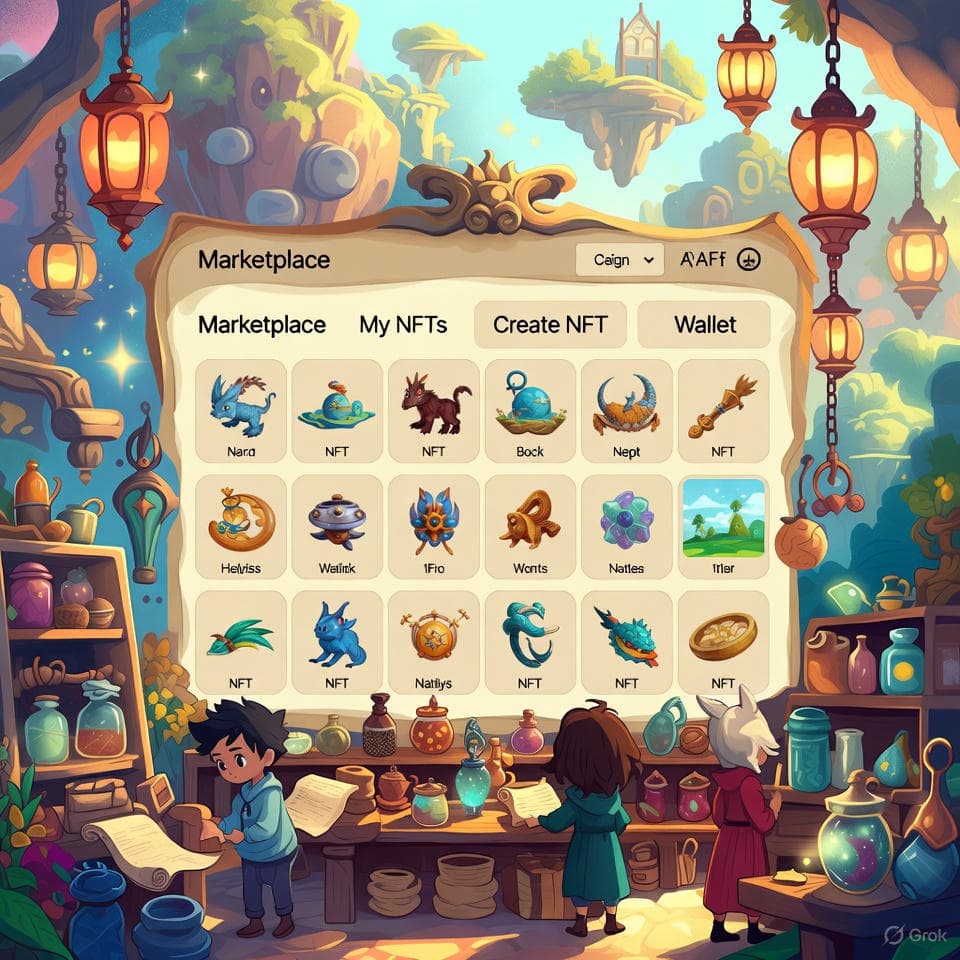Pick the Watimk flying saucer item
Screen dimensions: 960x960
coord(337,525)
